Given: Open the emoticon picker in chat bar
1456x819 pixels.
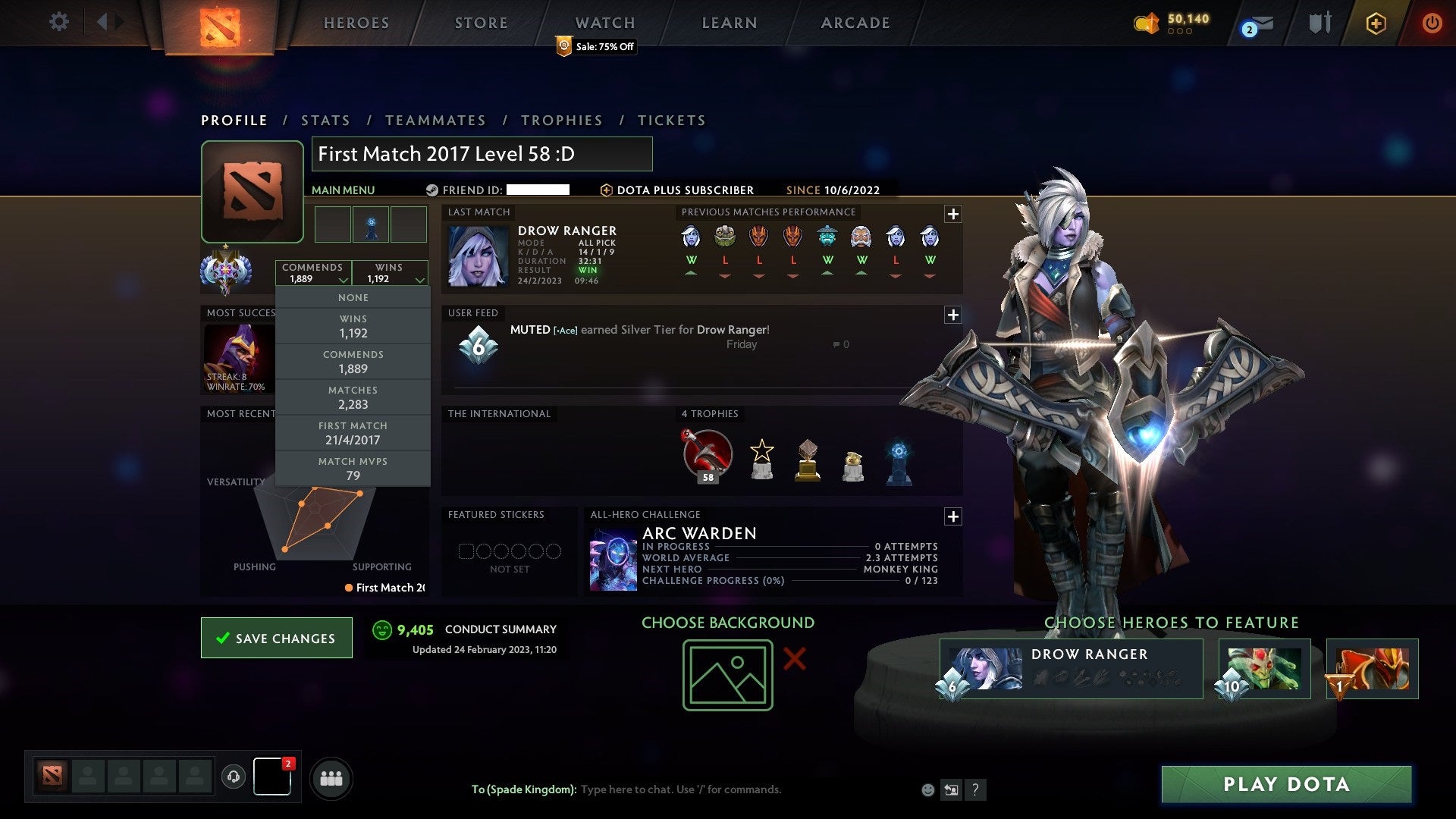Looking at the screenshot, I should [x=927, y=789].
